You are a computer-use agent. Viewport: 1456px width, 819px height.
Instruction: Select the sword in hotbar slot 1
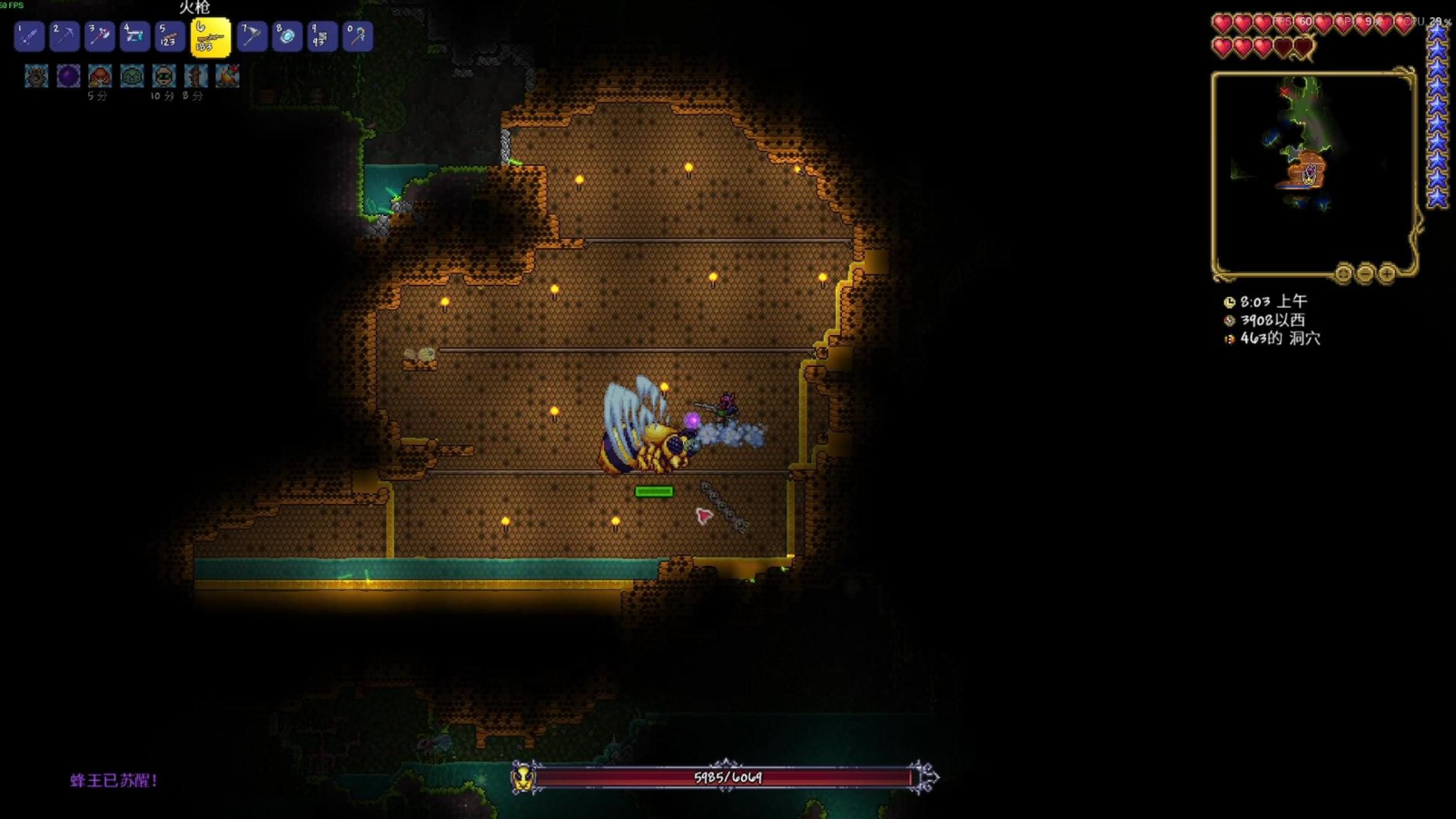coord(29,36)
